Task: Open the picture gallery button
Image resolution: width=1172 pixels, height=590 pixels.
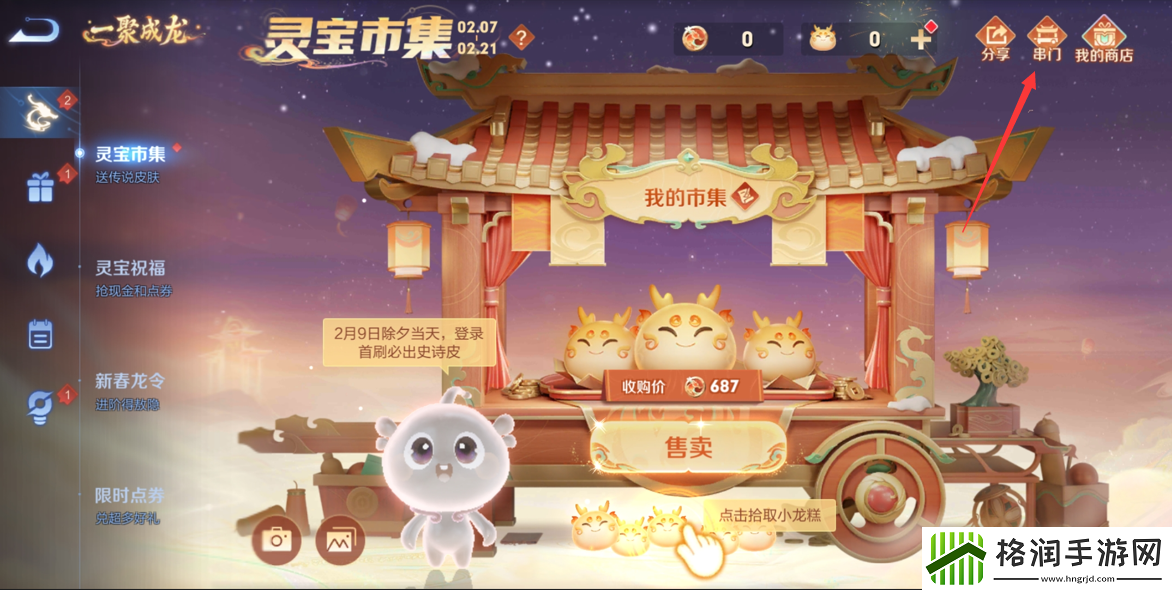Action: pyautogui.click(x=340, y=540)
